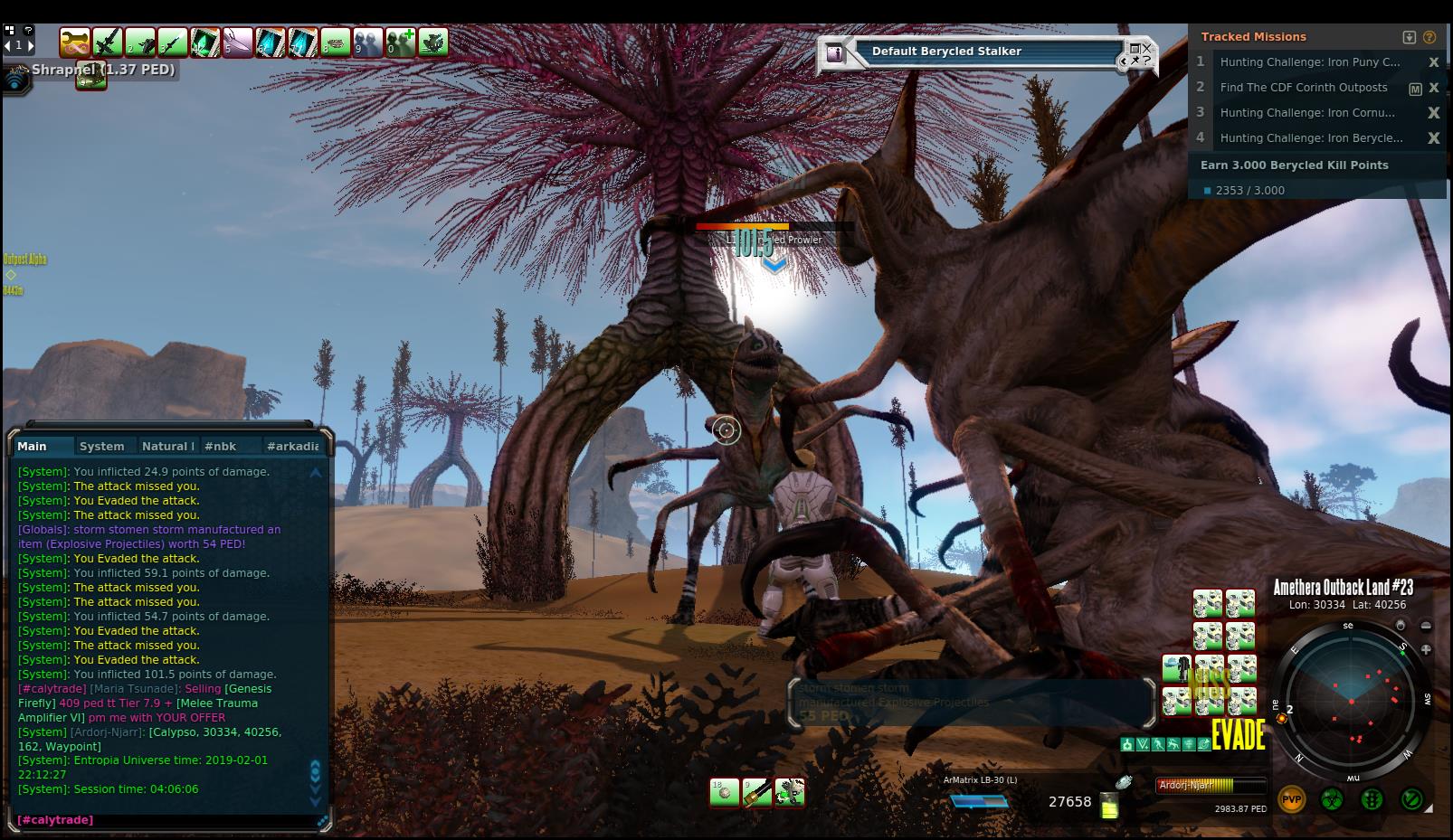The image size is (1453, 840).
Task: Go to the next hotbar page arrow
Action: pyautogui.click(x=30, y=44)
